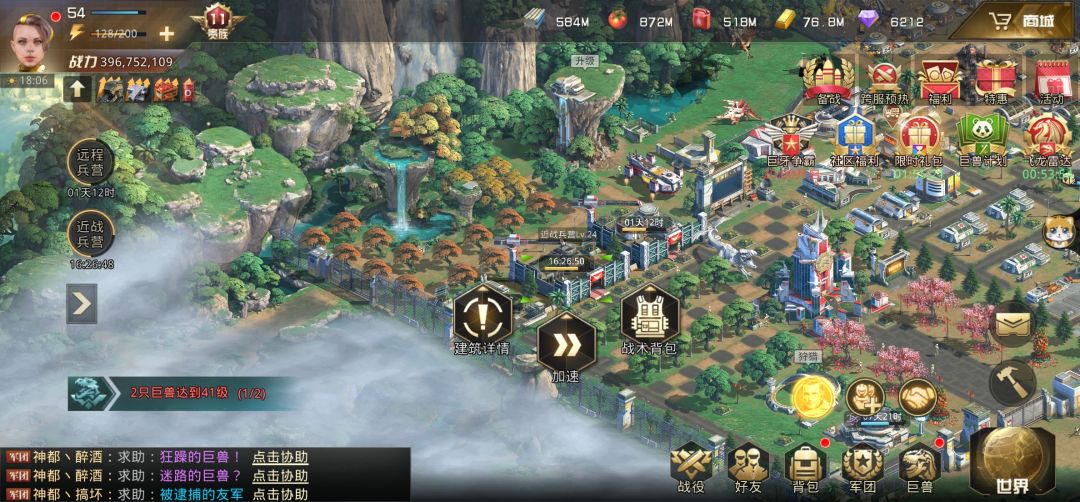Open the 军团 legion menu

pos(861,468)
